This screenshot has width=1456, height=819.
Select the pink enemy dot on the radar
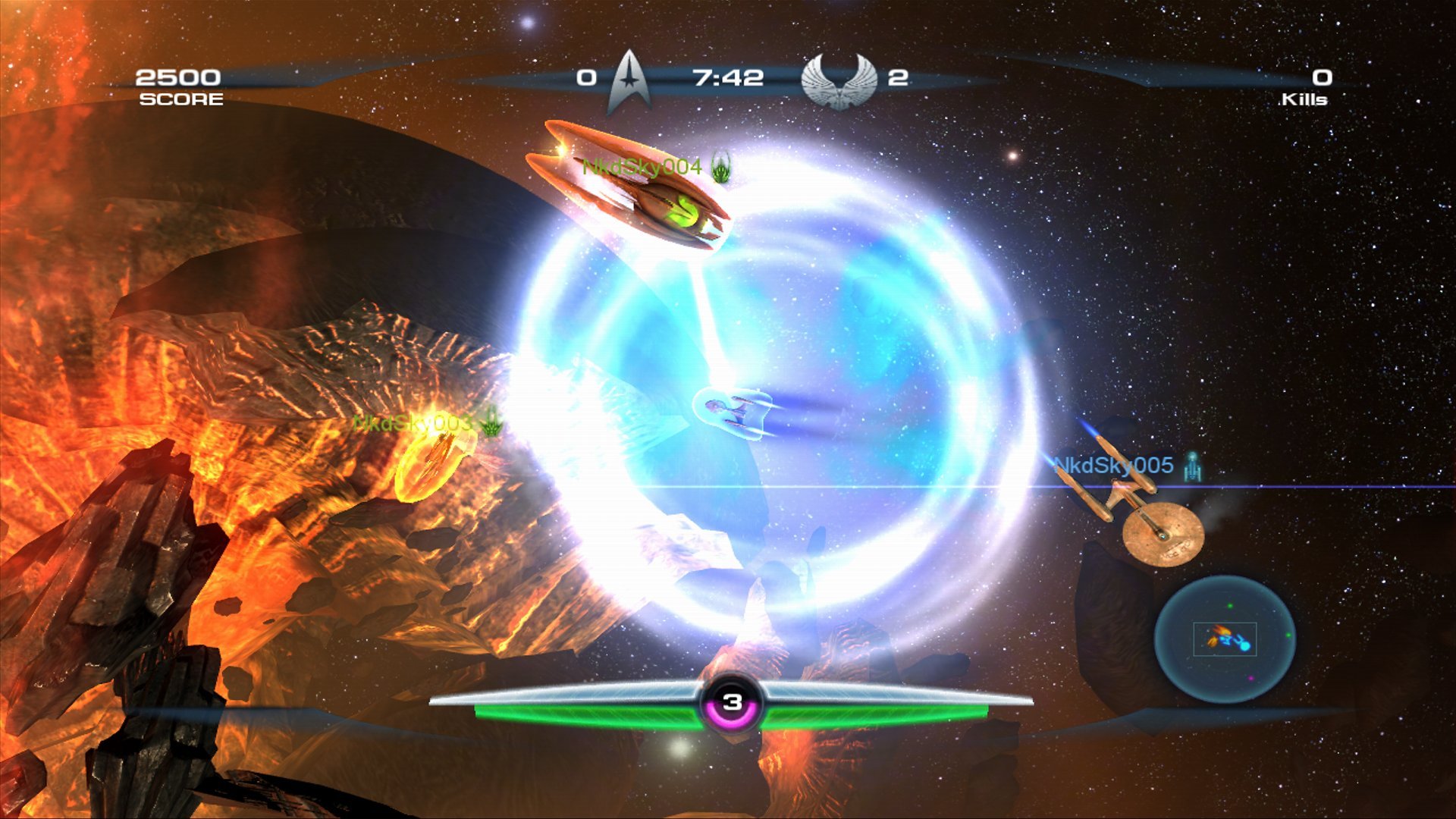1251,678
